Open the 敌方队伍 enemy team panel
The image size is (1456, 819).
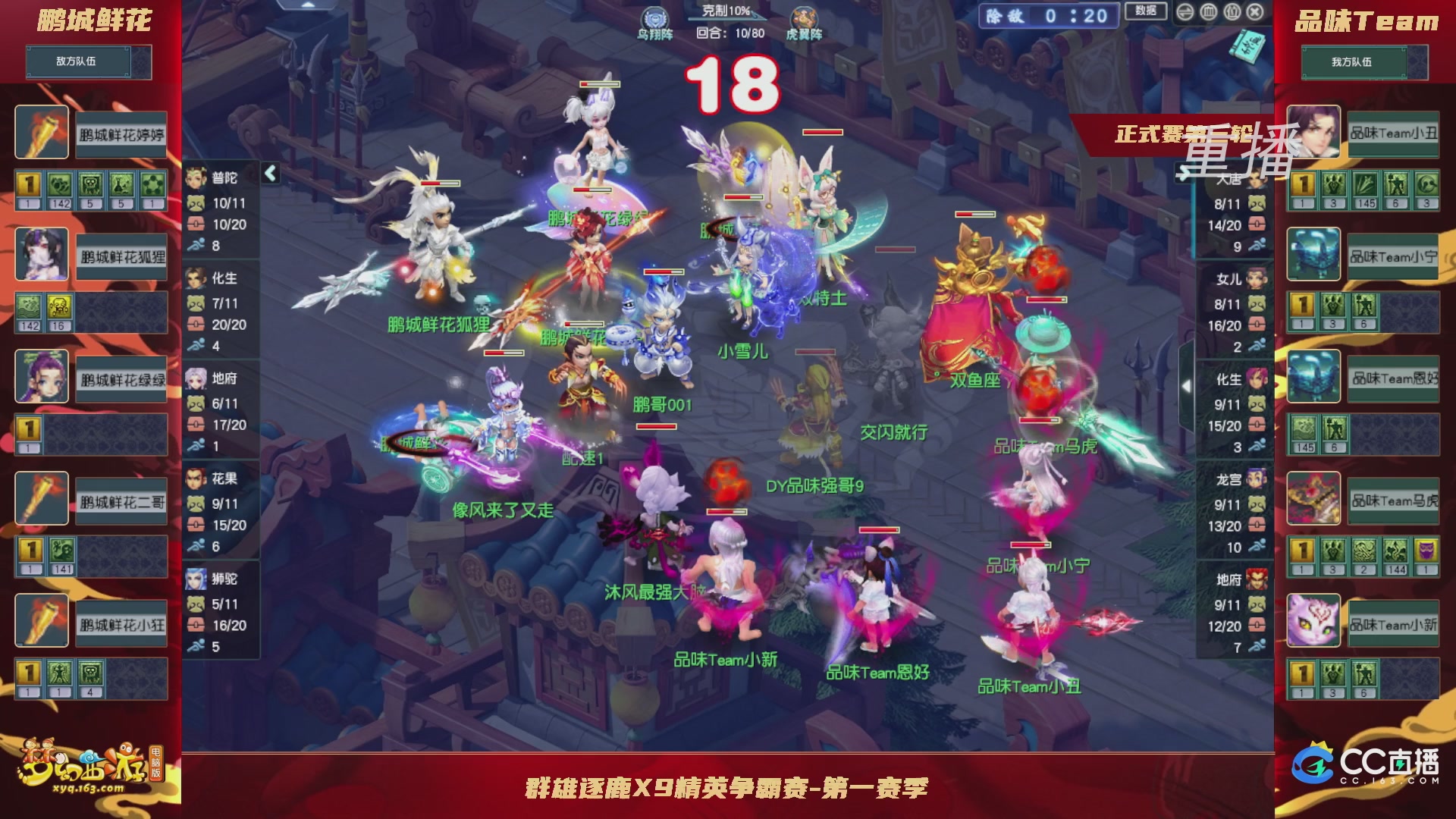click(75, 62)
